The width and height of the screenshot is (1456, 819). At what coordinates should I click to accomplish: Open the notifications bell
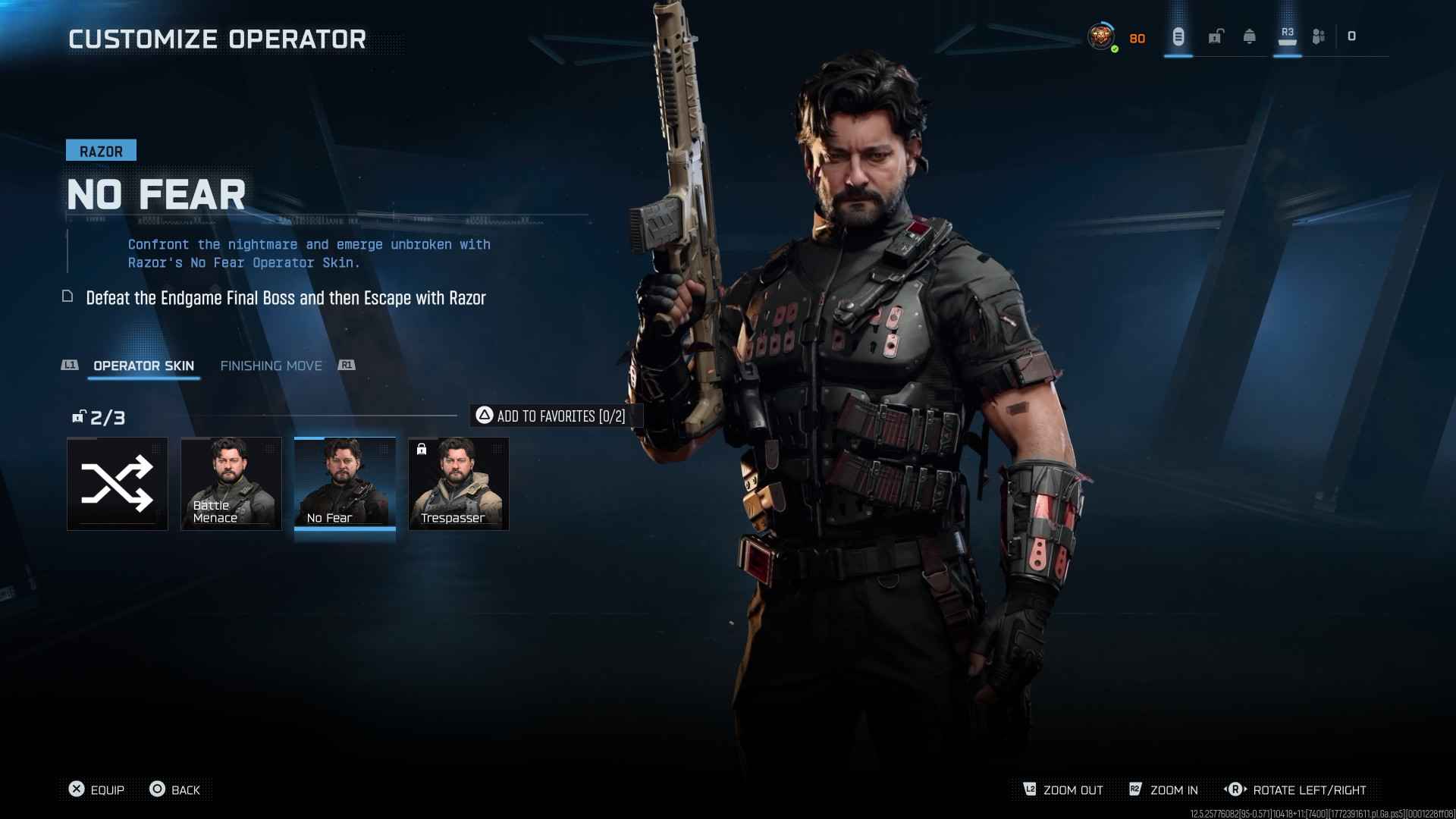1249,36
